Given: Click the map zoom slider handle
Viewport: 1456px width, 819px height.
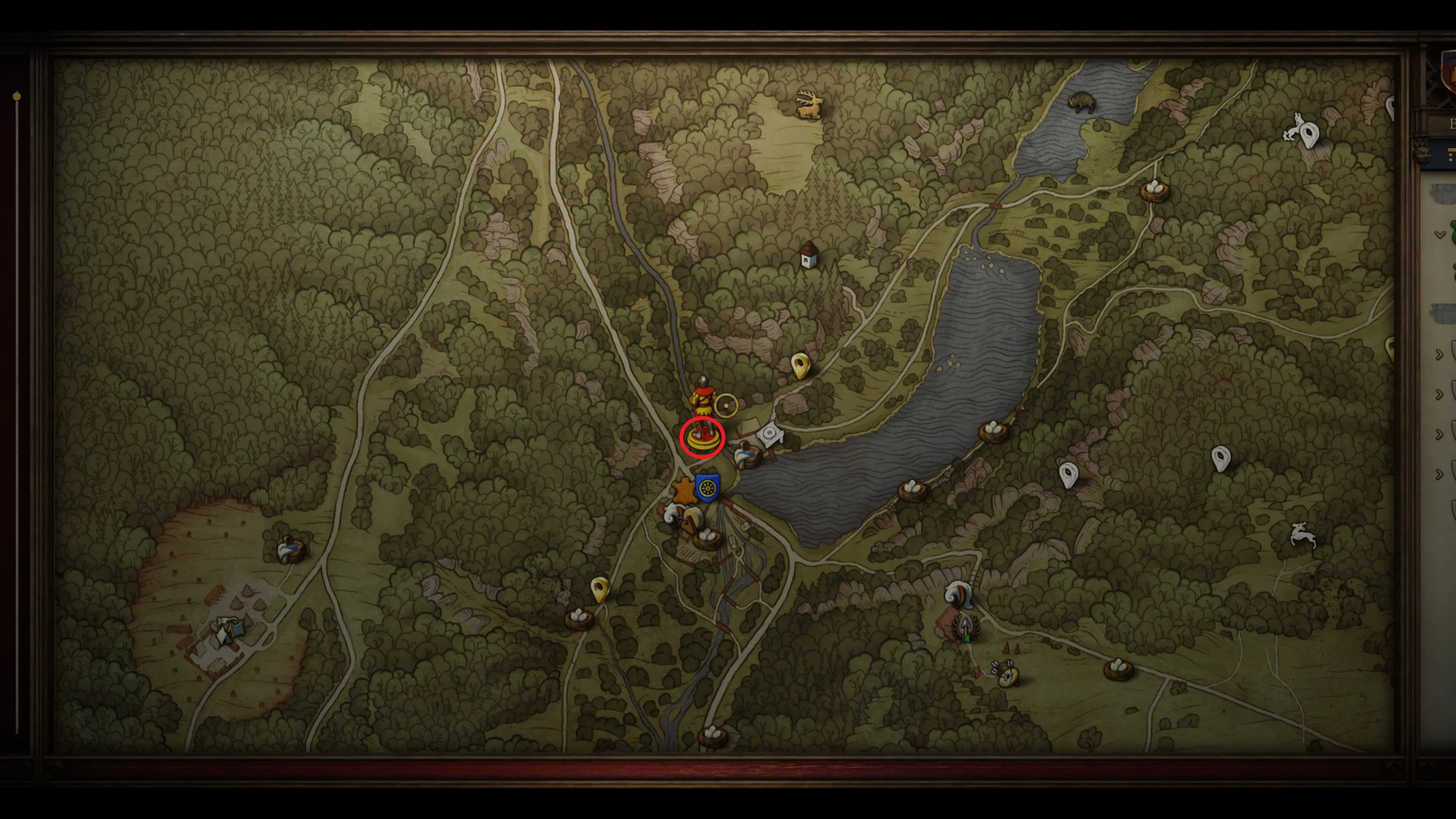Looking at the screenshot, I should click(17, 97).
